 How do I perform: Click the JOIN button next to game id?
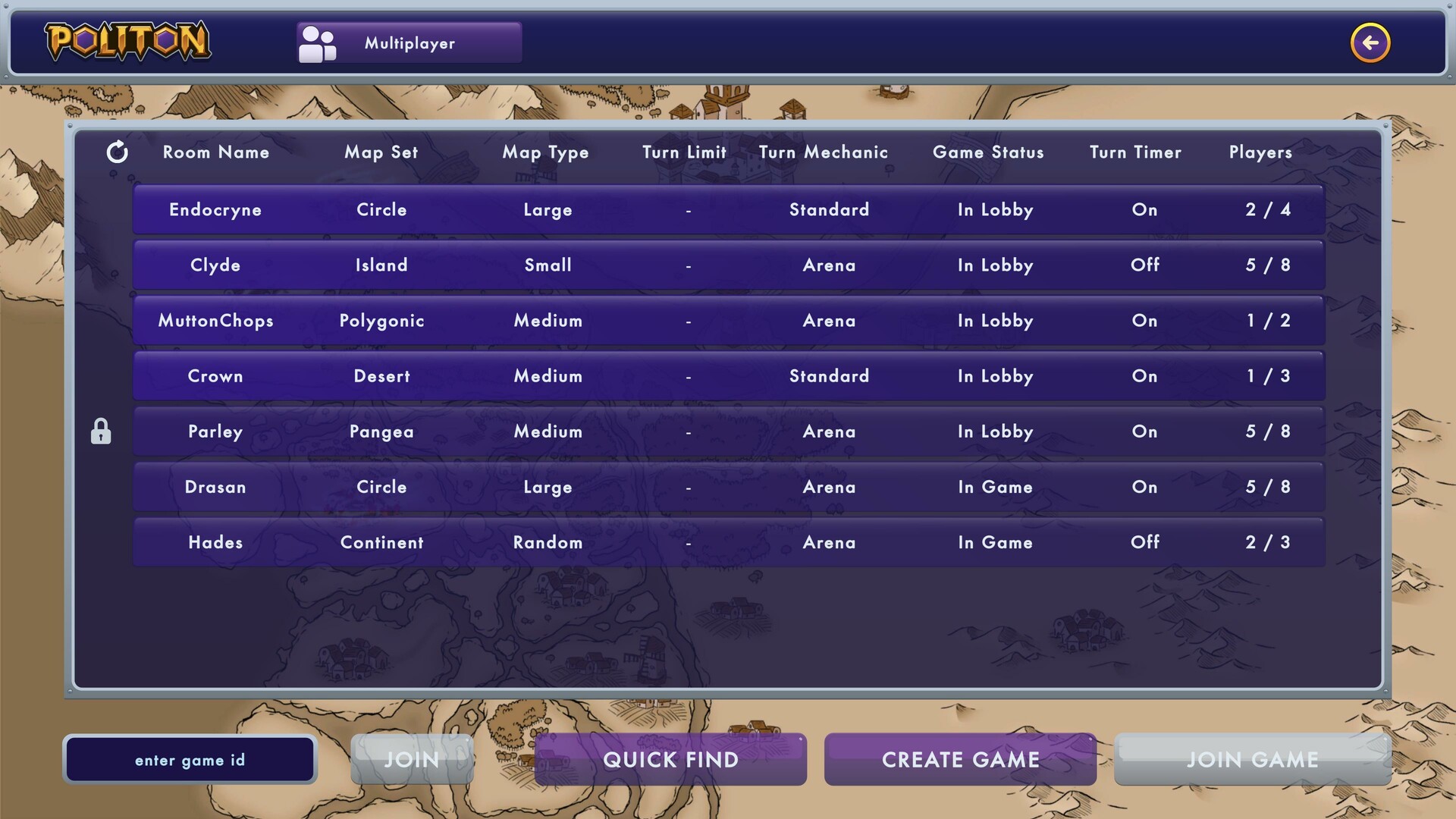click(x=412, y=759)
